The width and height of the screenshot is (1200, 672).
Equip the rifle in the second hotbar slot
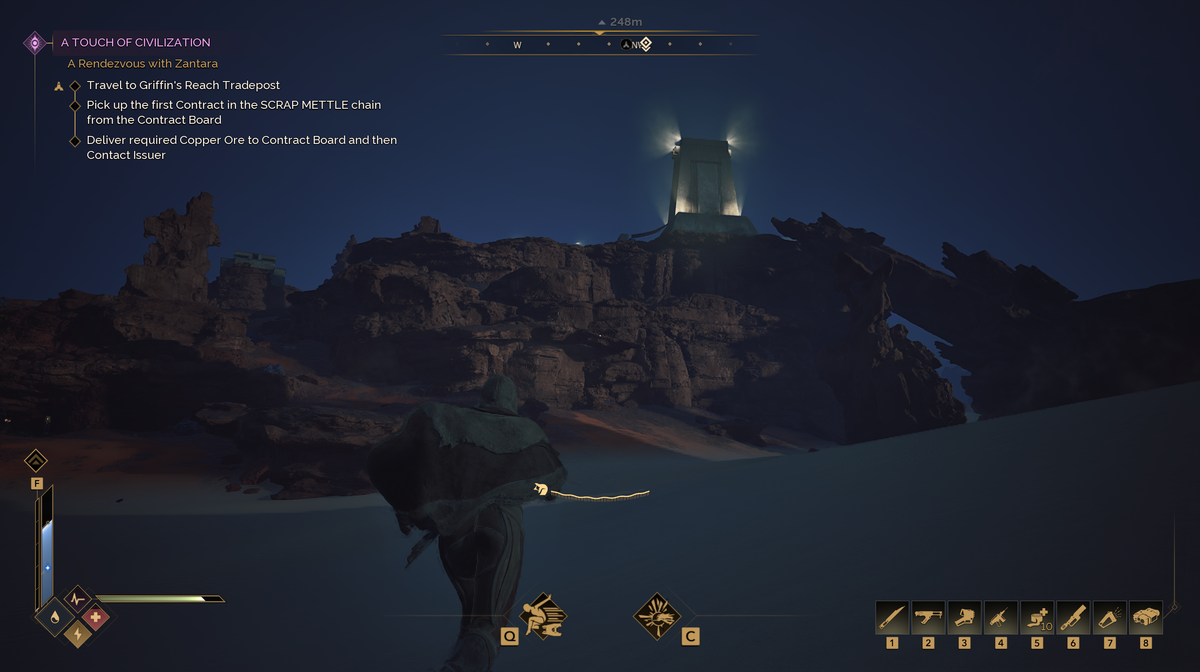(x=928, y=617)
